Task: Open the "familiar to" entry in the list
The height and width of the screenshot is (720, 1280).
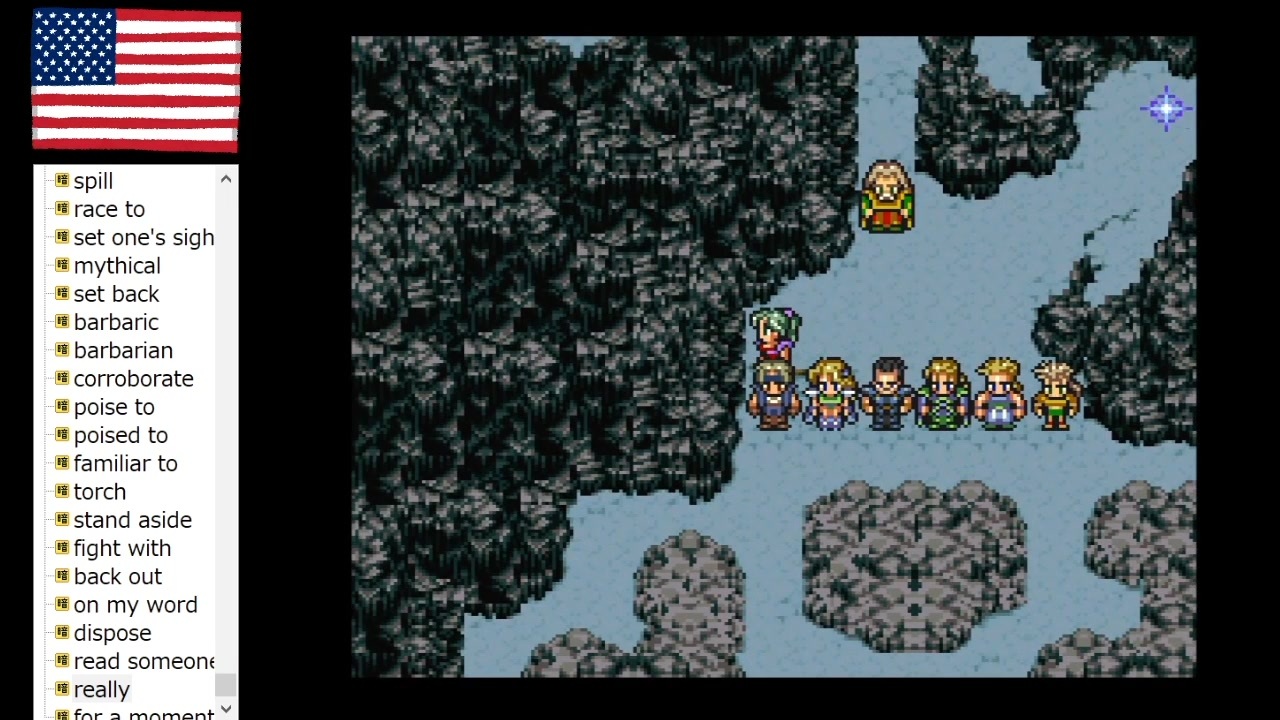Action: tap(126, 463)
